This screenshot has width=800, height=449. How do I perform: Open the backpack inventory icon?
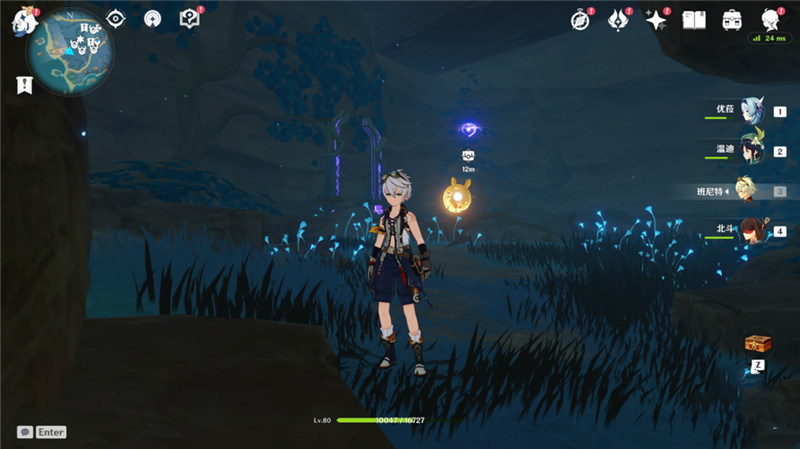pyautogui.click(x=732, y=20)
